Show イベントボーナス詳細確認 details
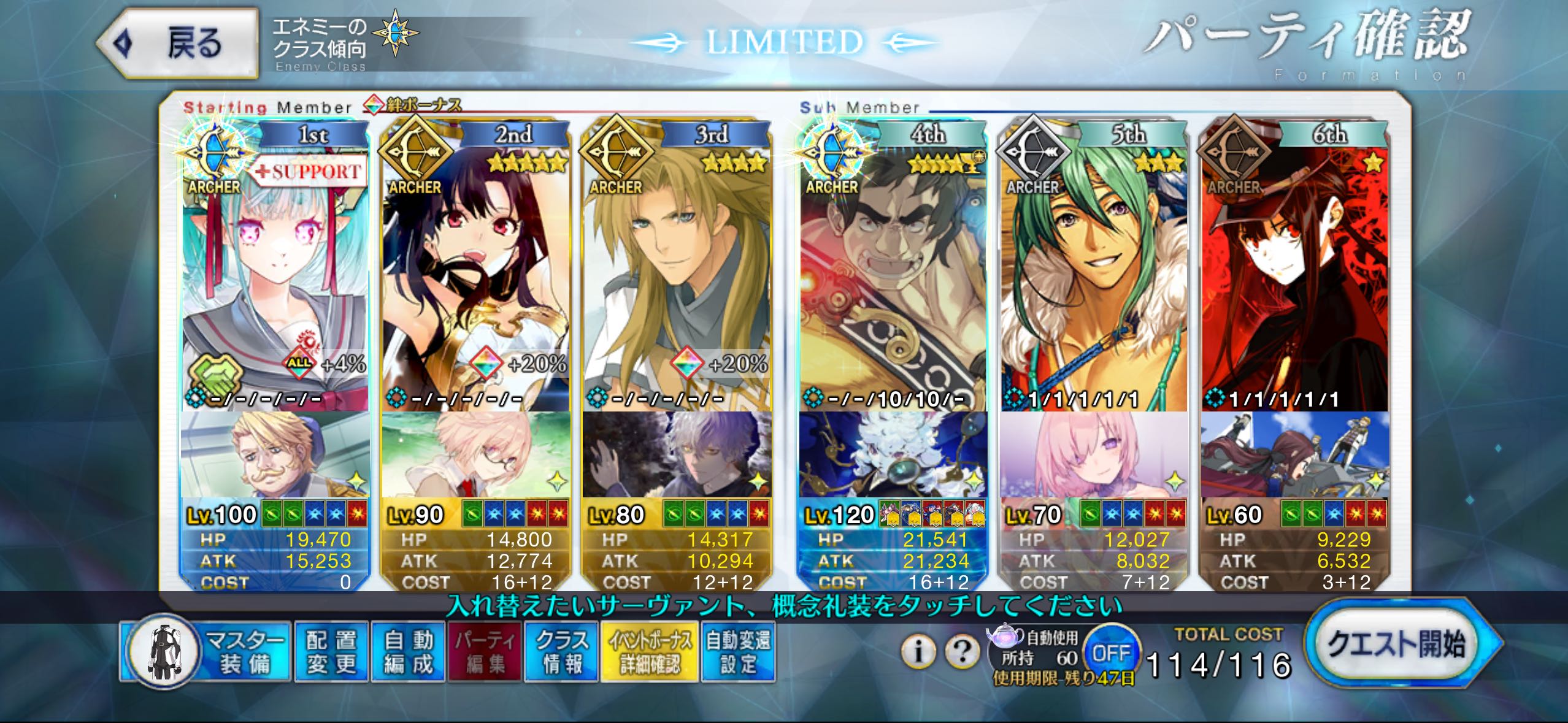1568x723 pixels. pyautogui.click(x=649, y=652)
